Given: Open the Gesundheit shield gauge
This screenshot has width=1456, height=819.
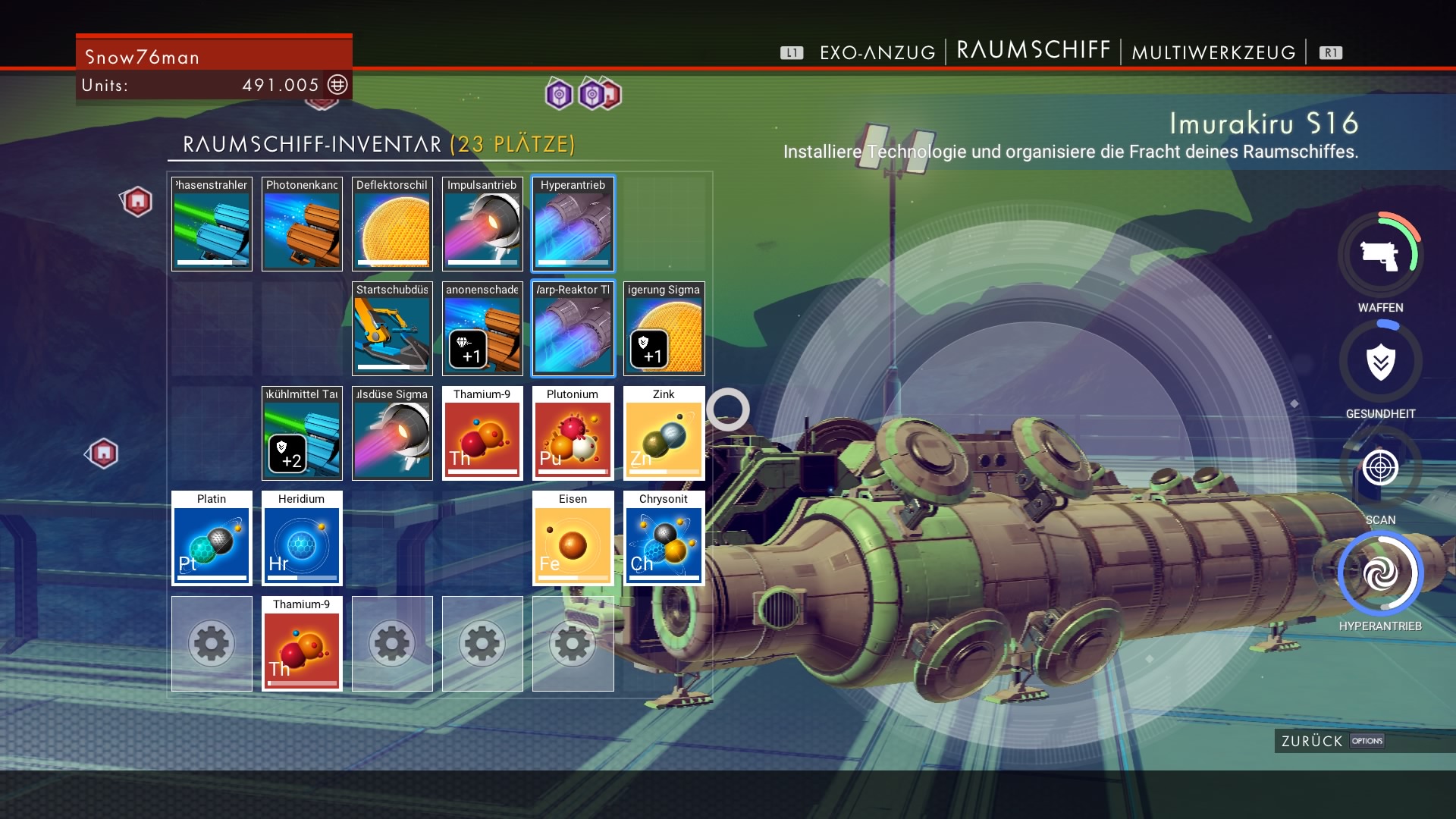Looking at the screenshot, I should 1380,362.
